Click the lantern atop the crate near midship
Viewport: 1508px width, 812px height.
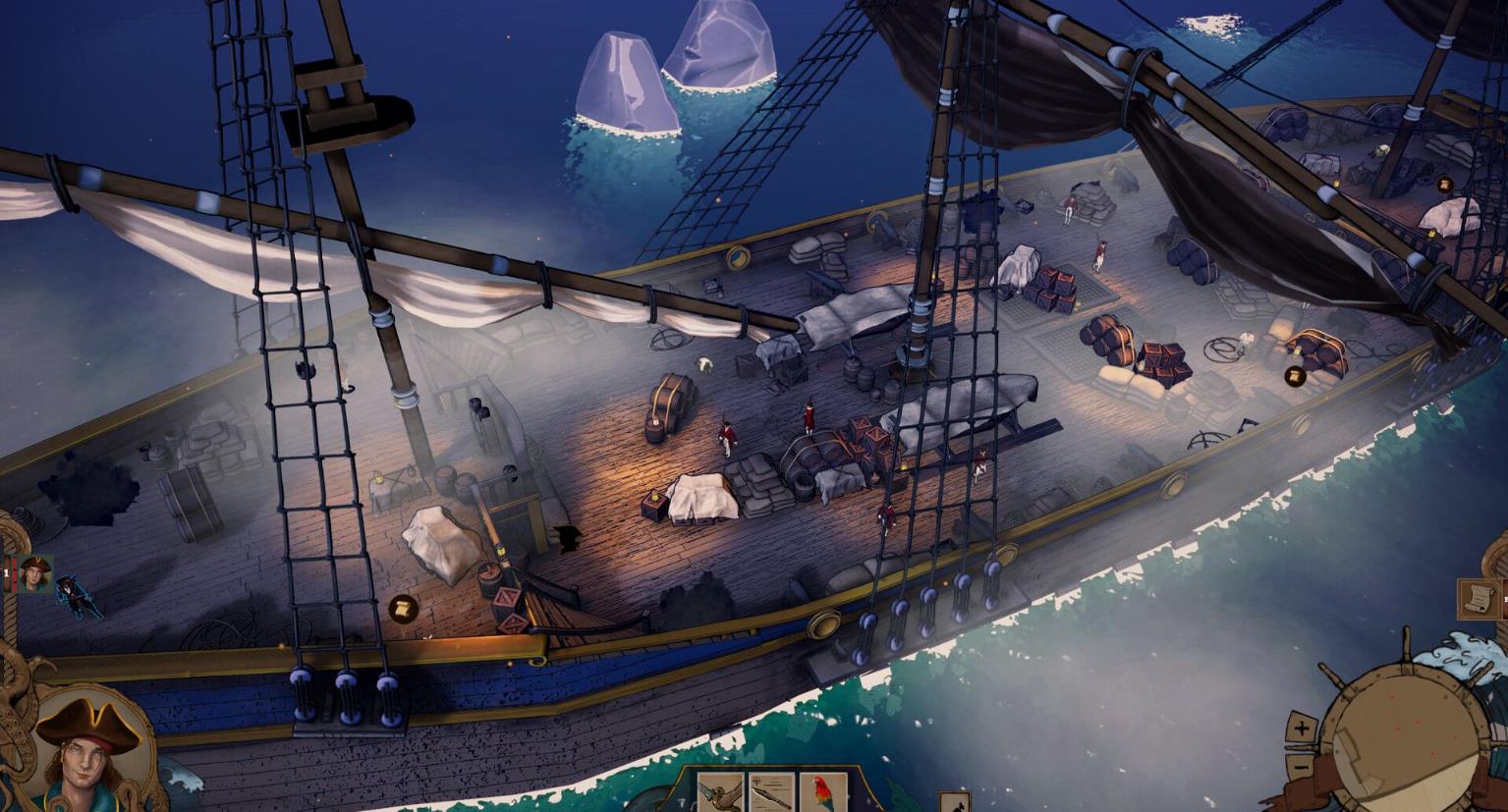[x=655, y=496]
